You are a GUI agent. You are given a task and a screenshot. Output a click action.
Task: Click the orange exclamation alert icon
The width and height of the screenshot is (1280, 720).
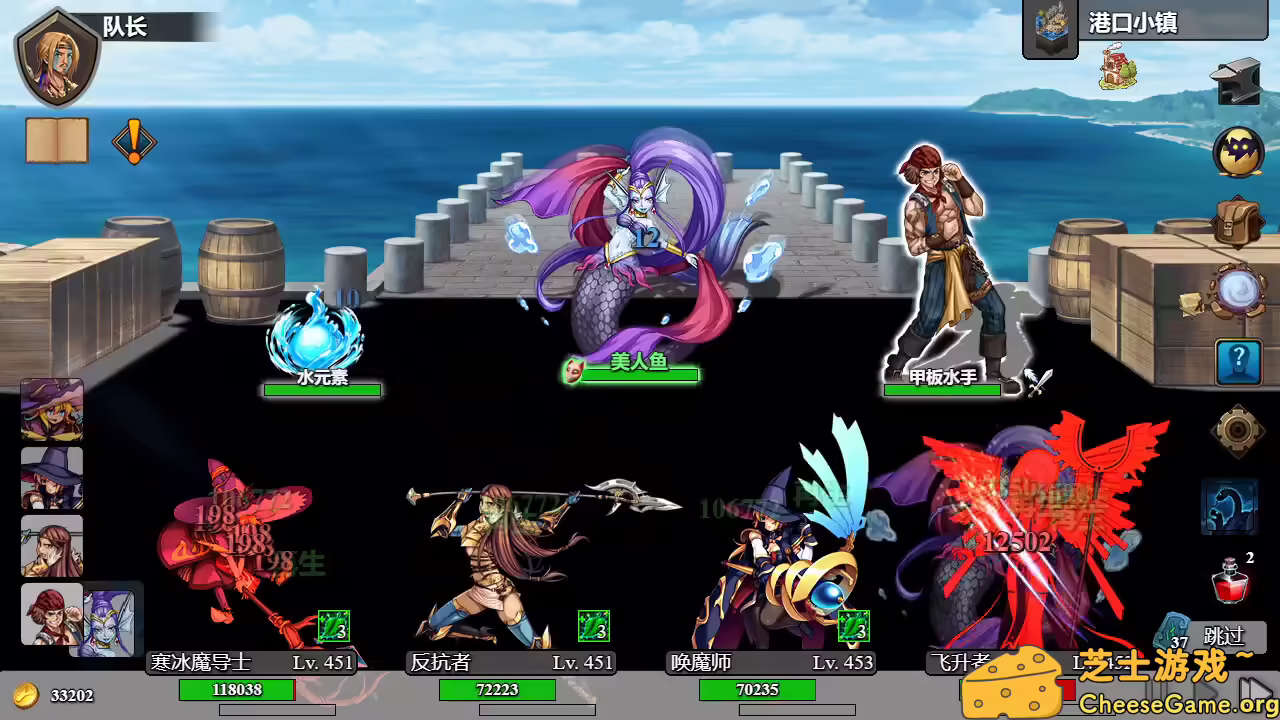coord(133,142)
